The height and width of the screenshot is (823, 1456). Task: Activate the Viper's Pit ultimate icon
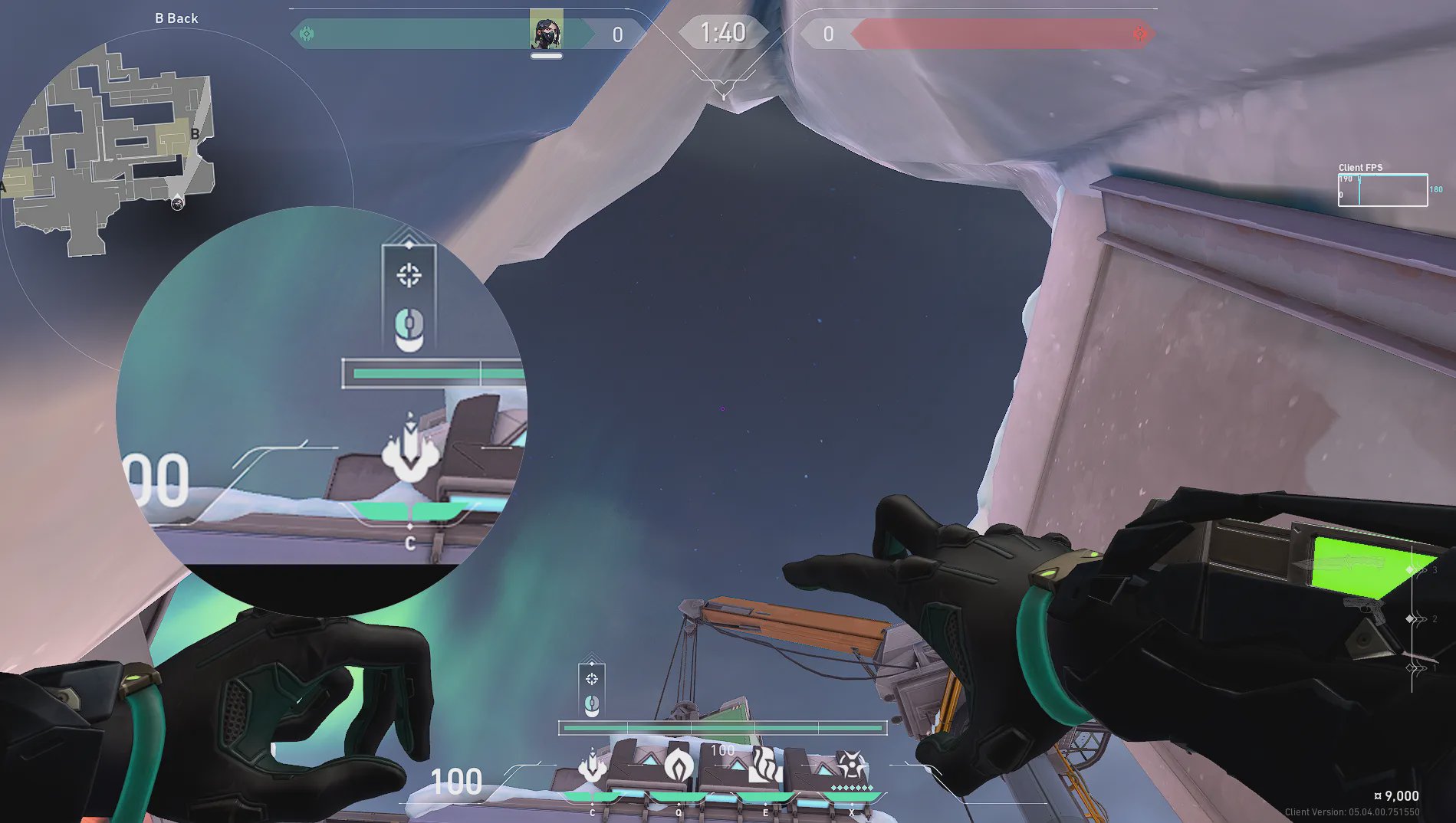point(851,765)
